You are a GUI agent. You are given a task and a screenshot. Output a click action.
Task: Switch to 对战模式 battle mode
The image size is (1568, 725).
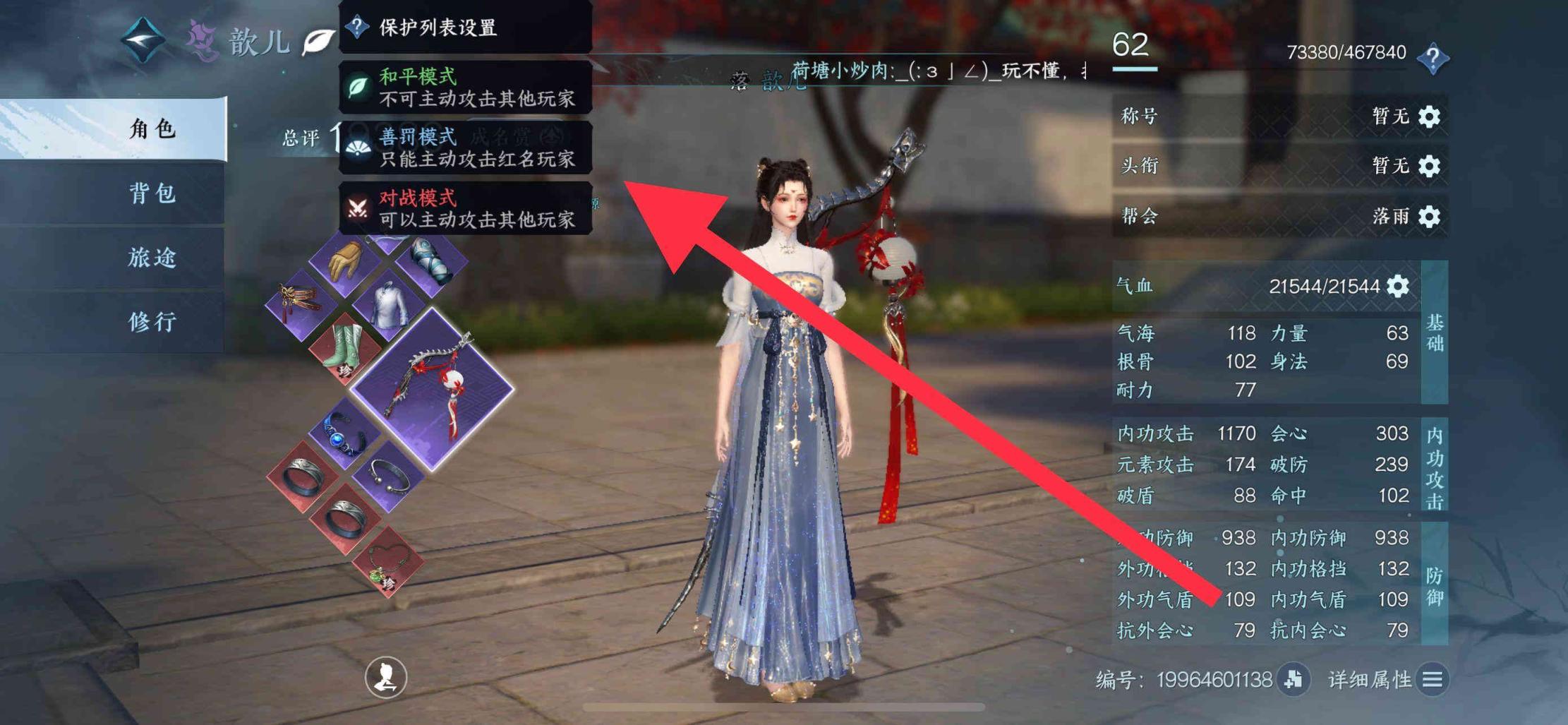tap(465, 209)
